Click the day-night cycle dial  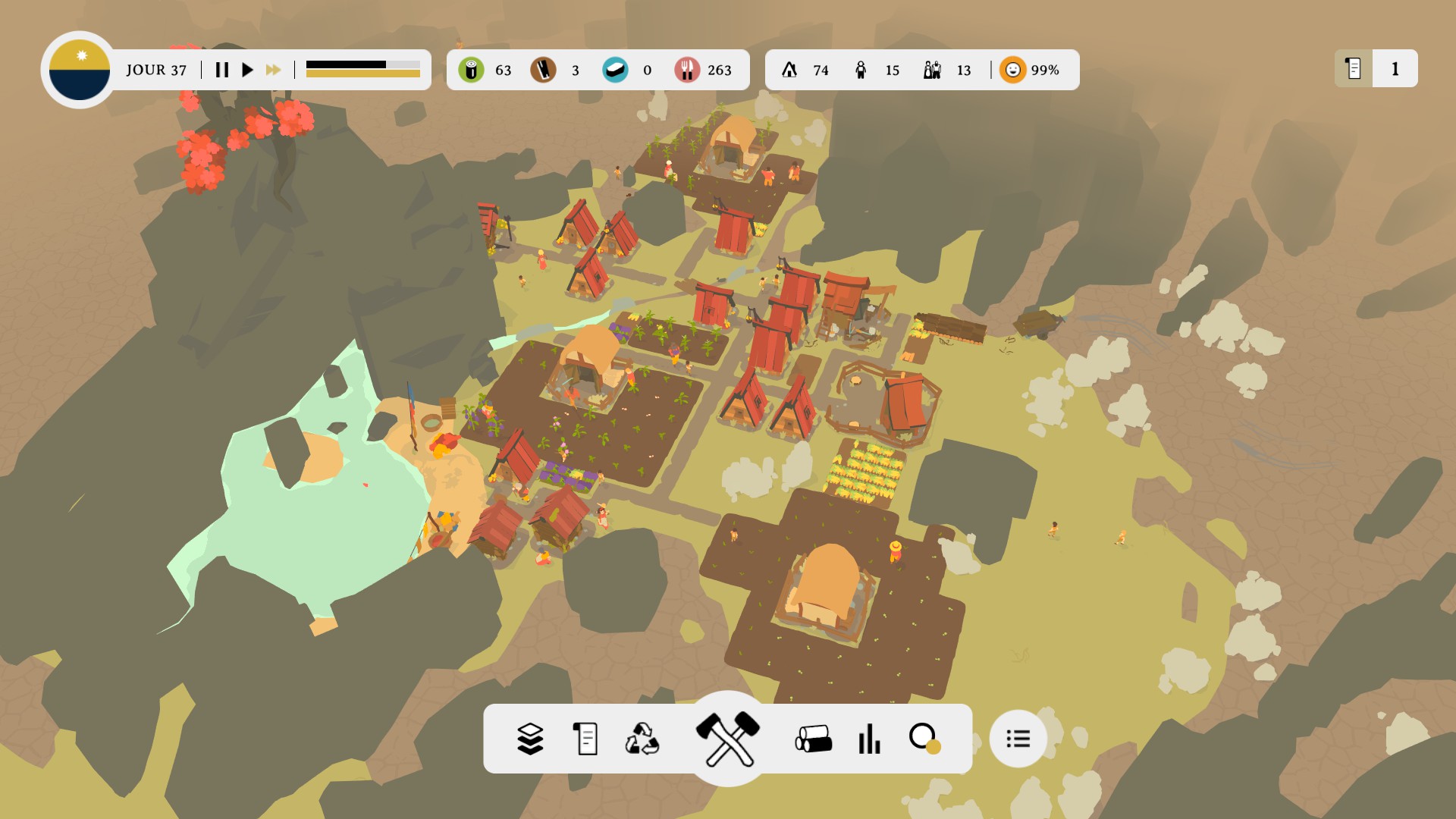80,70
